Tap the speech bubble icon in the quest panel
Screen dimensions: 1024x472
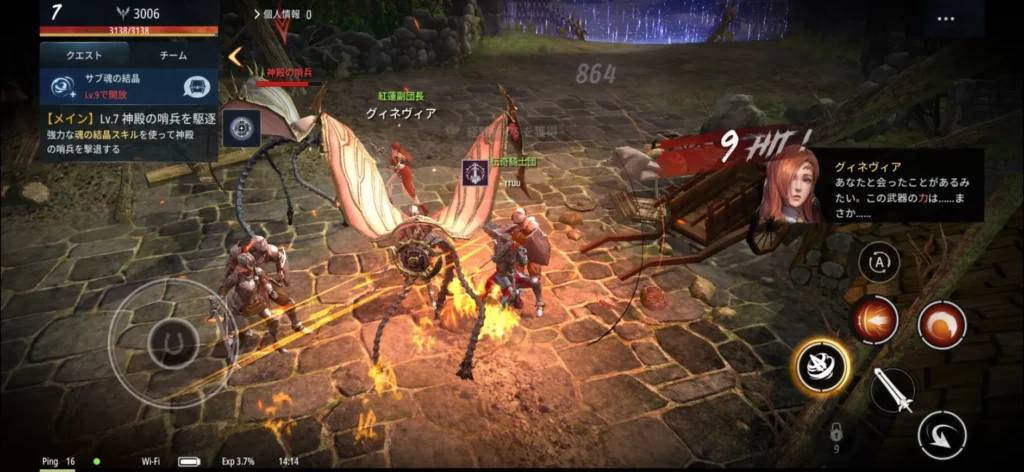click(x=200, y=87)
